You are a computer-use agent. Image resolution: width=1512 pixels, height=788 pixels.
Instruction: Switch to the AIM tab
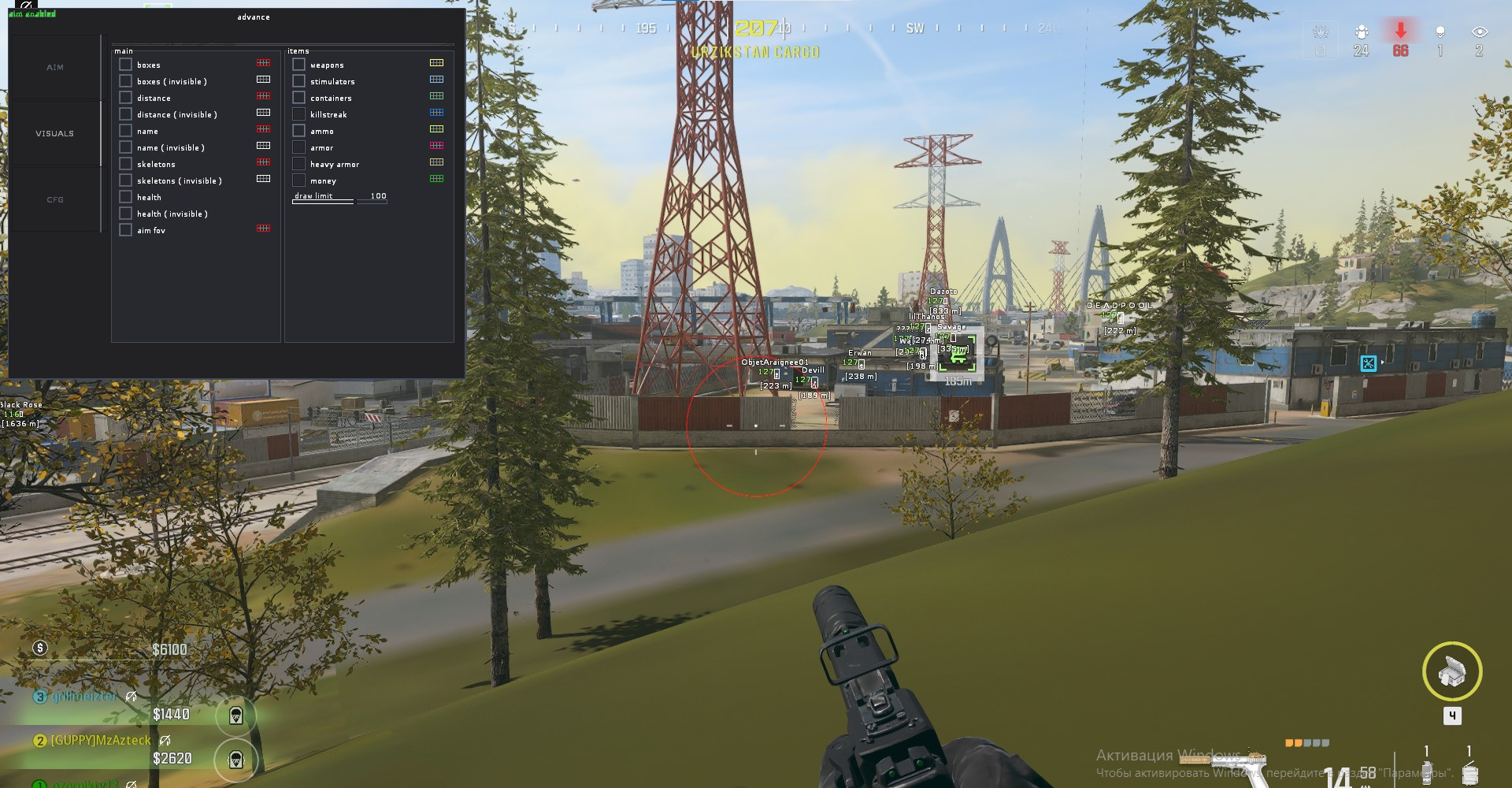[55, 68]
